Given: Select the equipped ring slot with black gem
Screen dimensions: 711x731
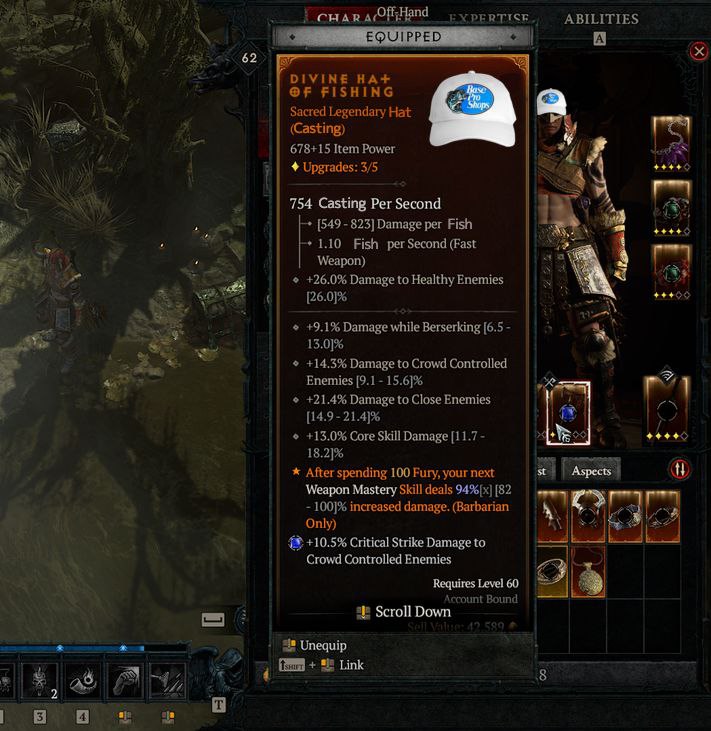Looking at the screenshot, I should [664, 411].
